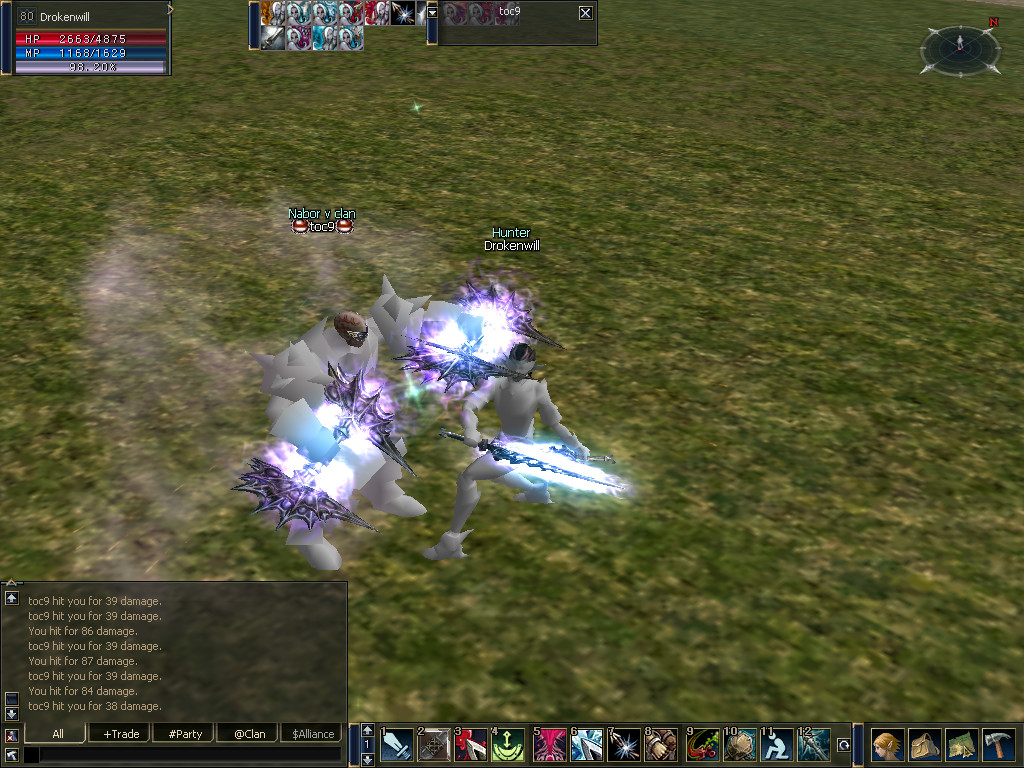Image resolution: width=1024 pixels, height=768 pixels.
Task: Select the @Clan chat tab
Action: [x=249, y=733]
